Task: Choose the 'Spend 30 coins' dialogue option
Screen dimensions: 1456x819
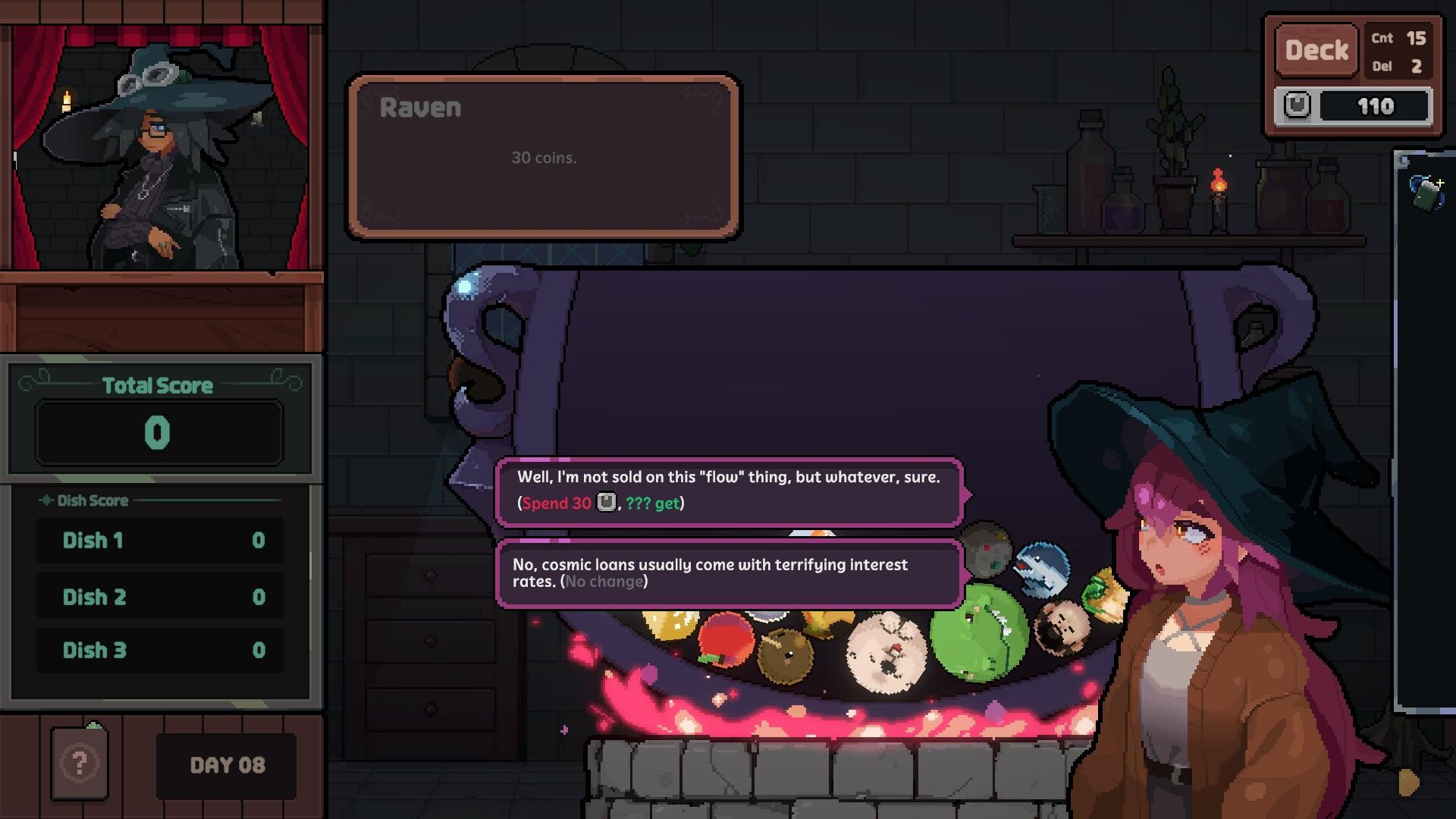Action: (728, 489)
